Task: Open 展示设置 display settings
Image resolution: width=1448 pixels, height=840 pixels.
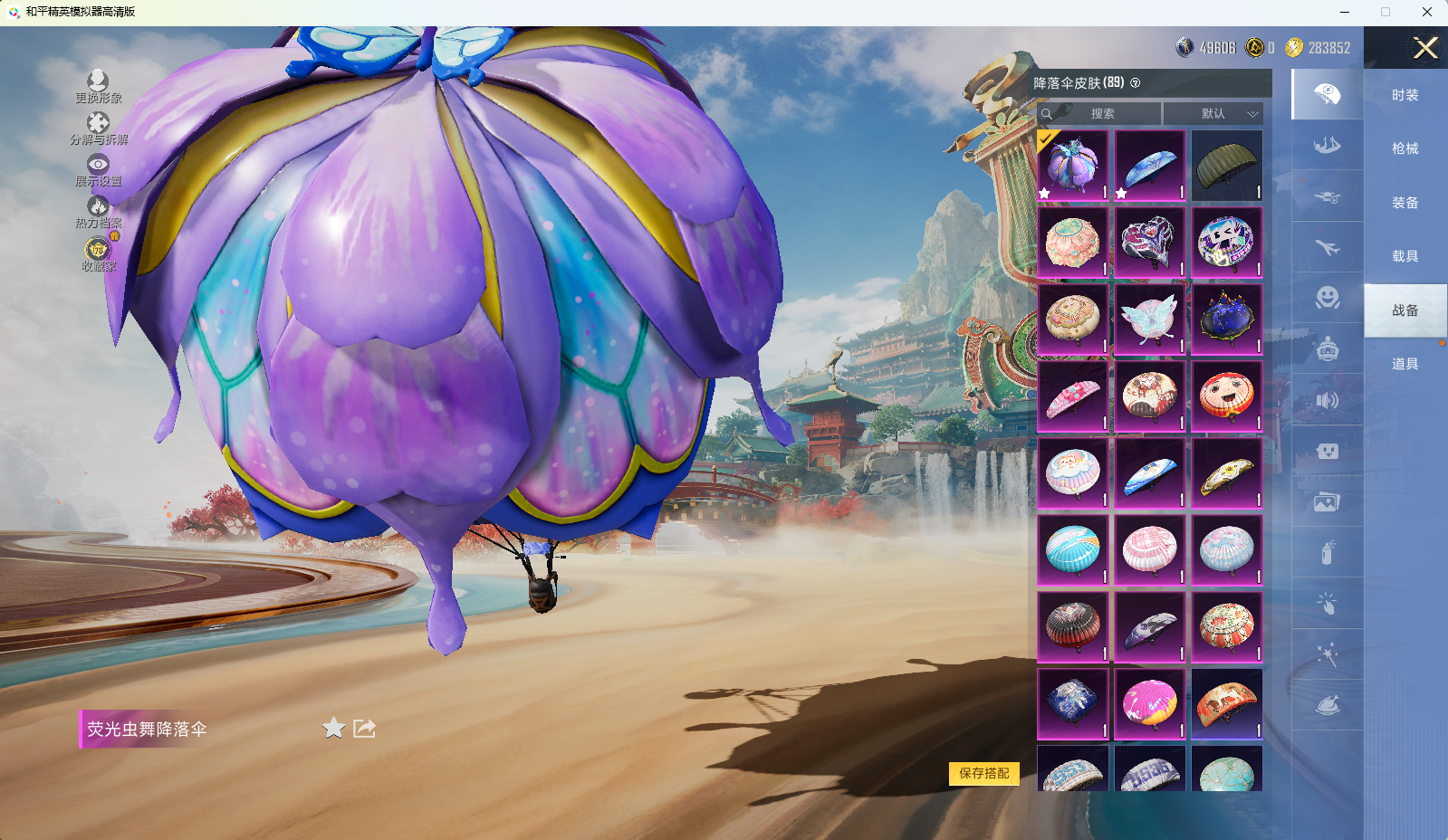Action: (98, 170)
